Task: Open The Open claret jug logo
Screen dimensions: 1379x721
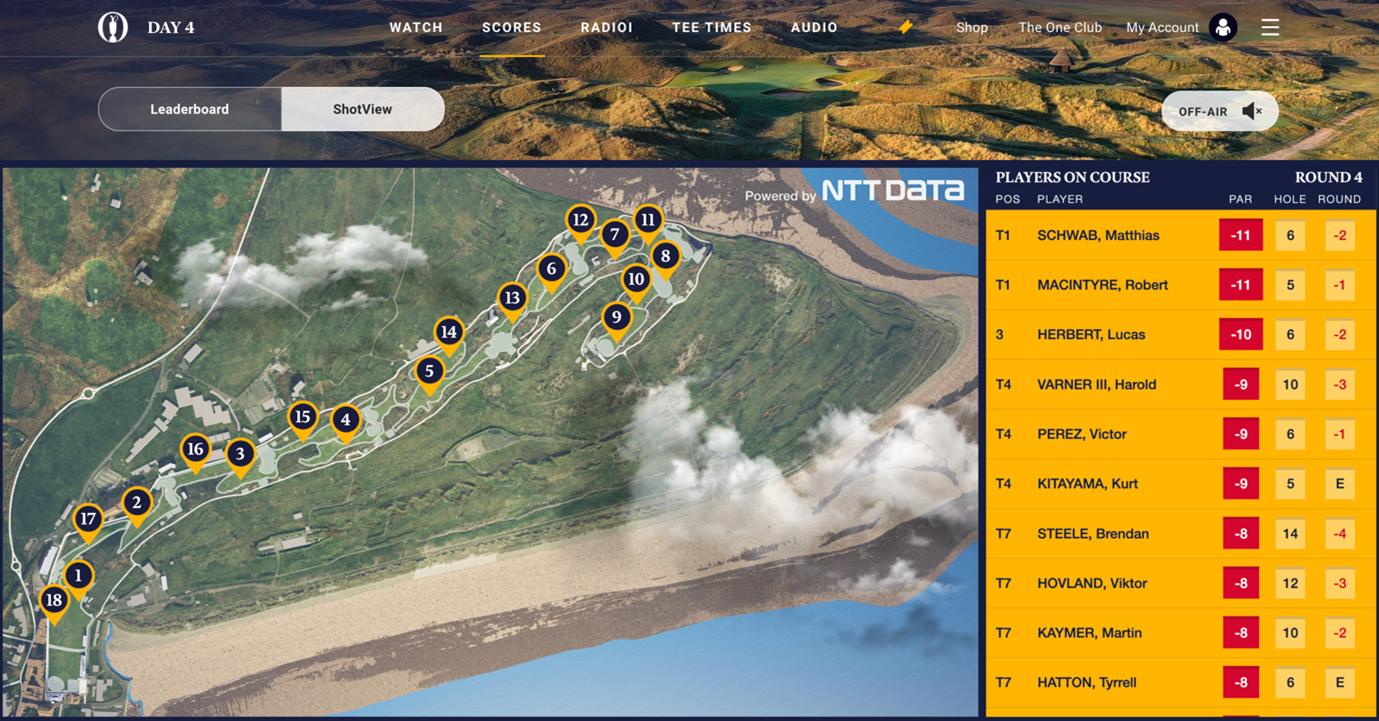Action: point(113,27)
